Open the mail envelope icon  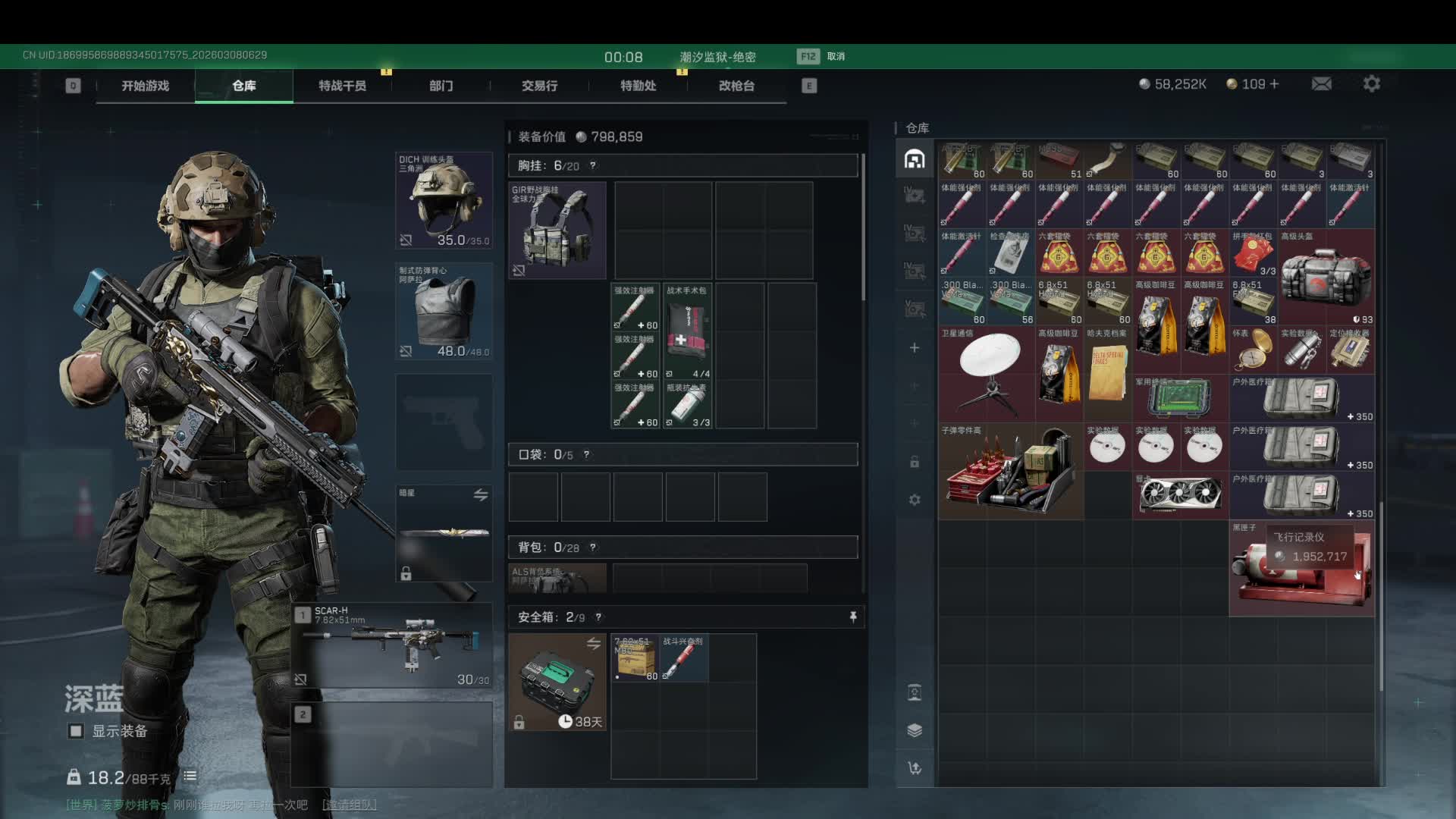click(1321, 84)
